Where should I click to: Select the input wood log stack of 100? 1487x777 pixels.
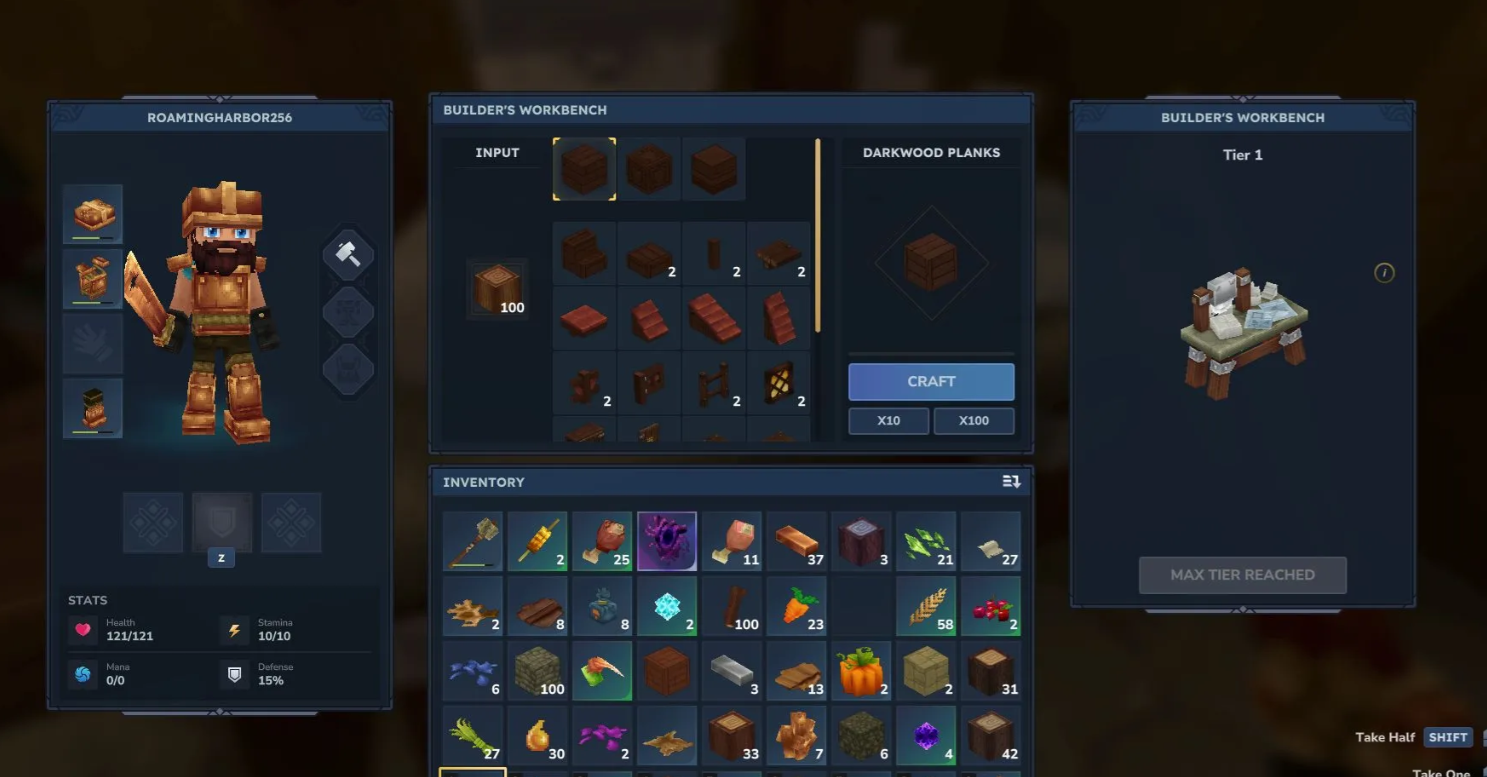tap(497, 289)
